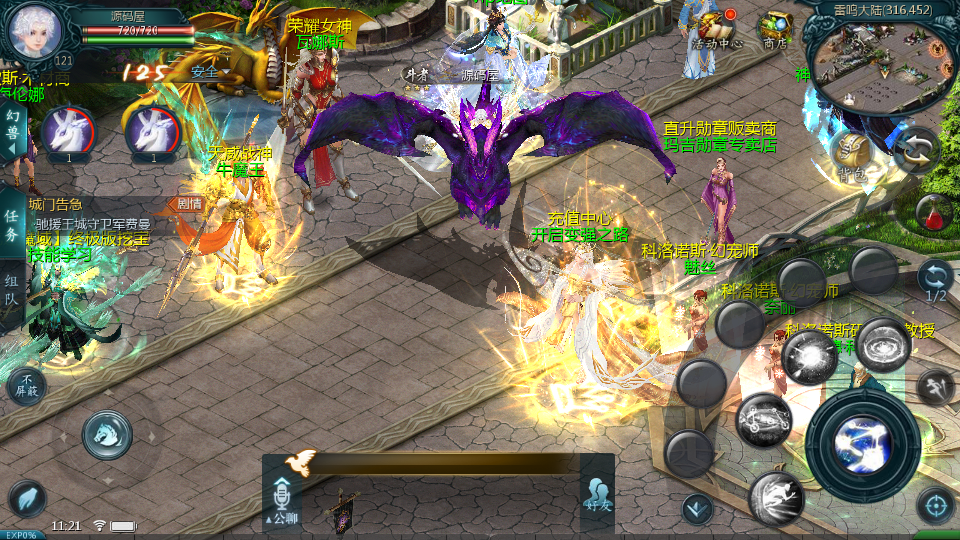Switch skill page with the 1/2 button
Image resolution: width=960 pixels, height=540 pixels.
point(935,280)
